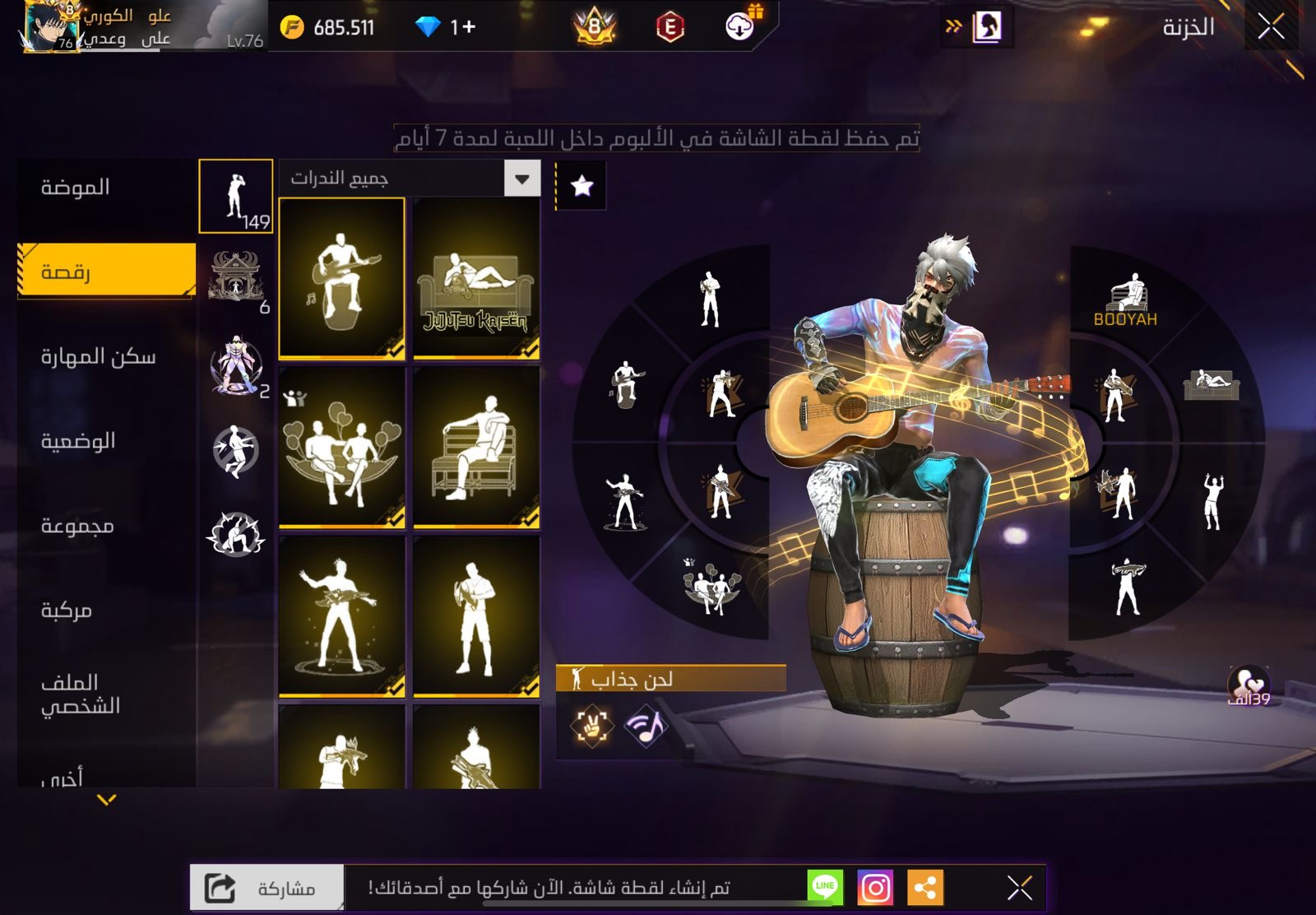Toggle the favorites star filter
1316x915 pixels.
(582, 186)
